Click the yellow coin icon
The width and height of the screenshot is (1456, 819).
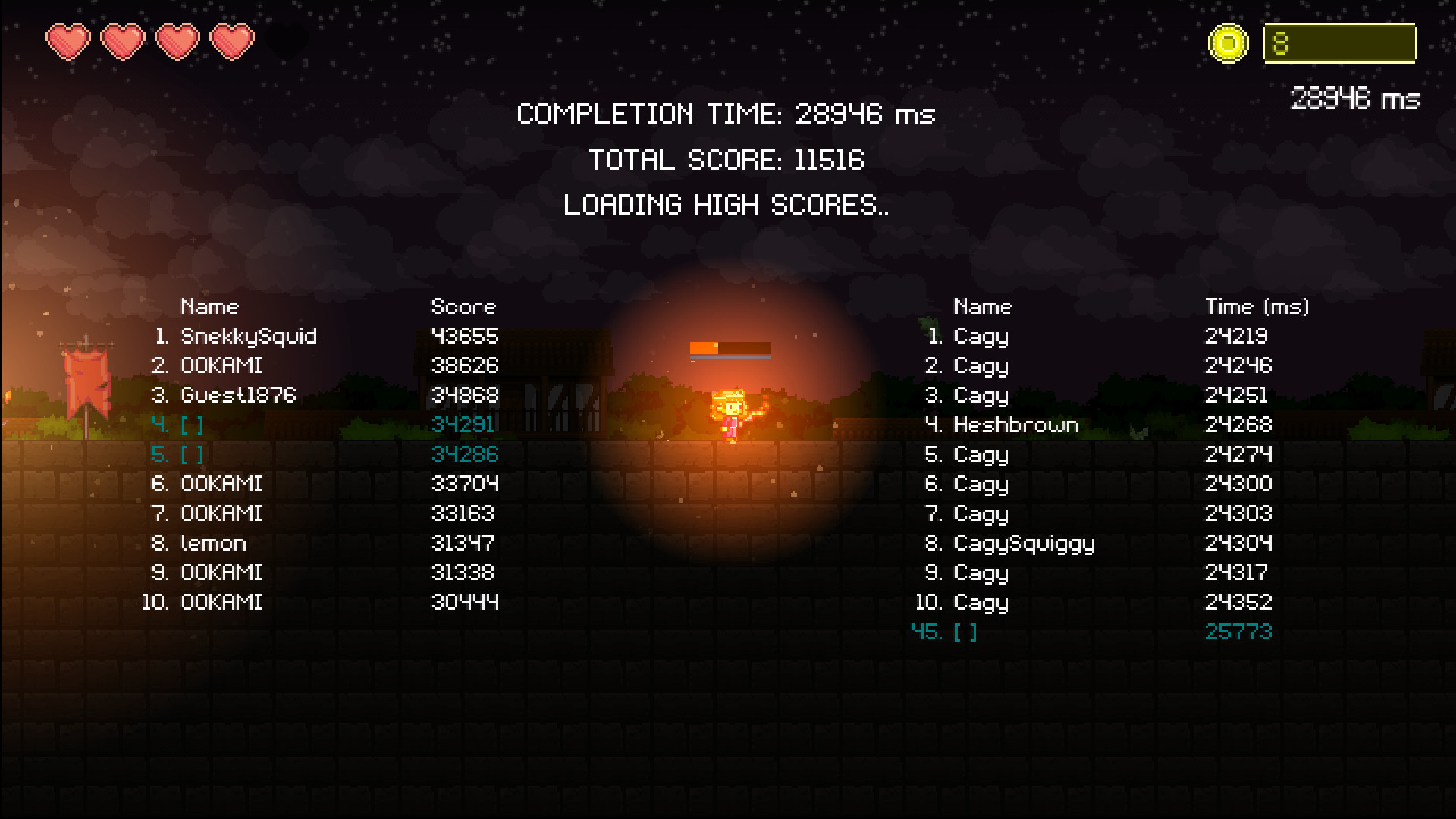[1229, 42]
